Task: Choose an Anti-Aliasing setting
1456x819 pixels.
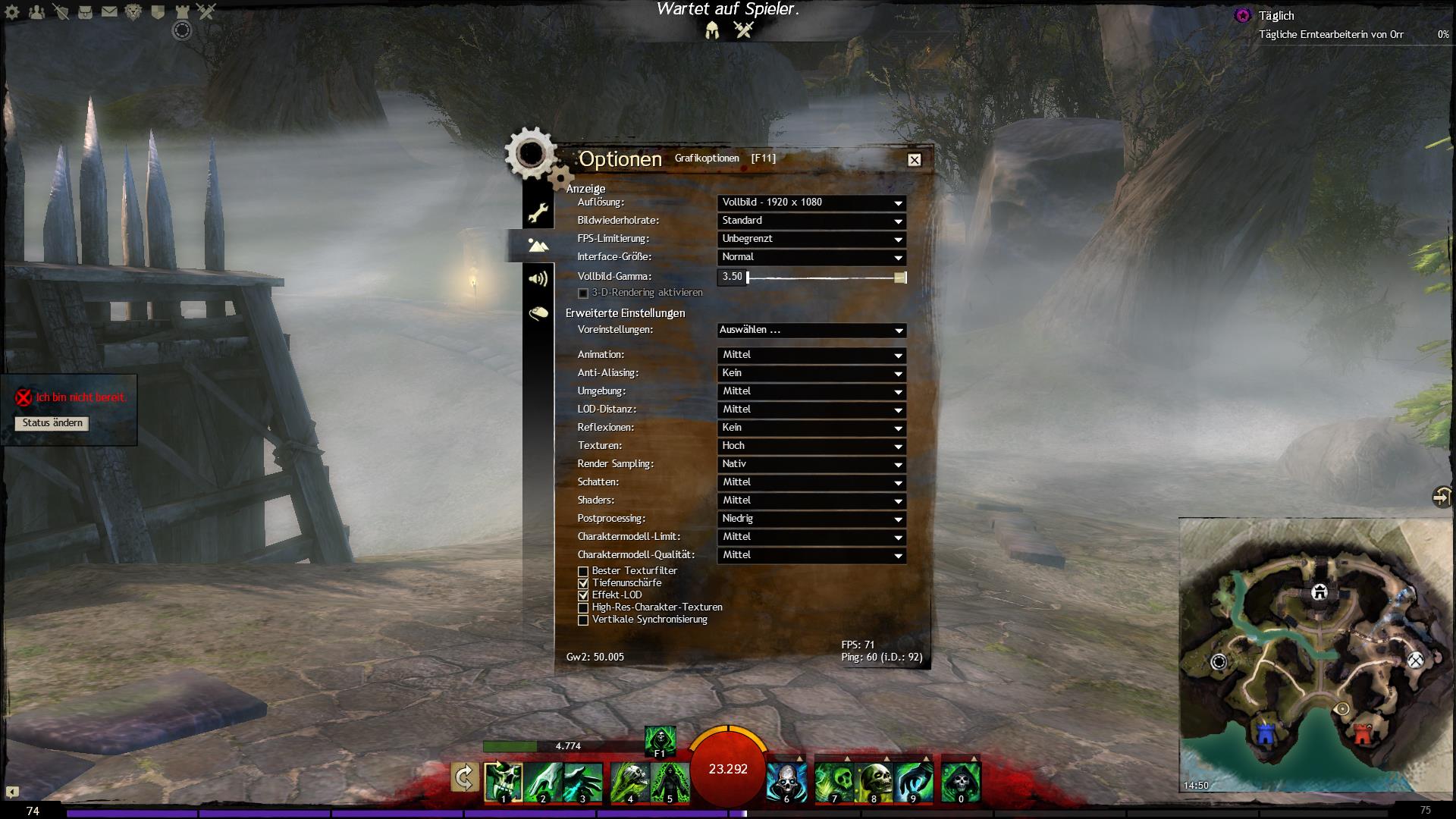Action: click(x=811, y=373)
